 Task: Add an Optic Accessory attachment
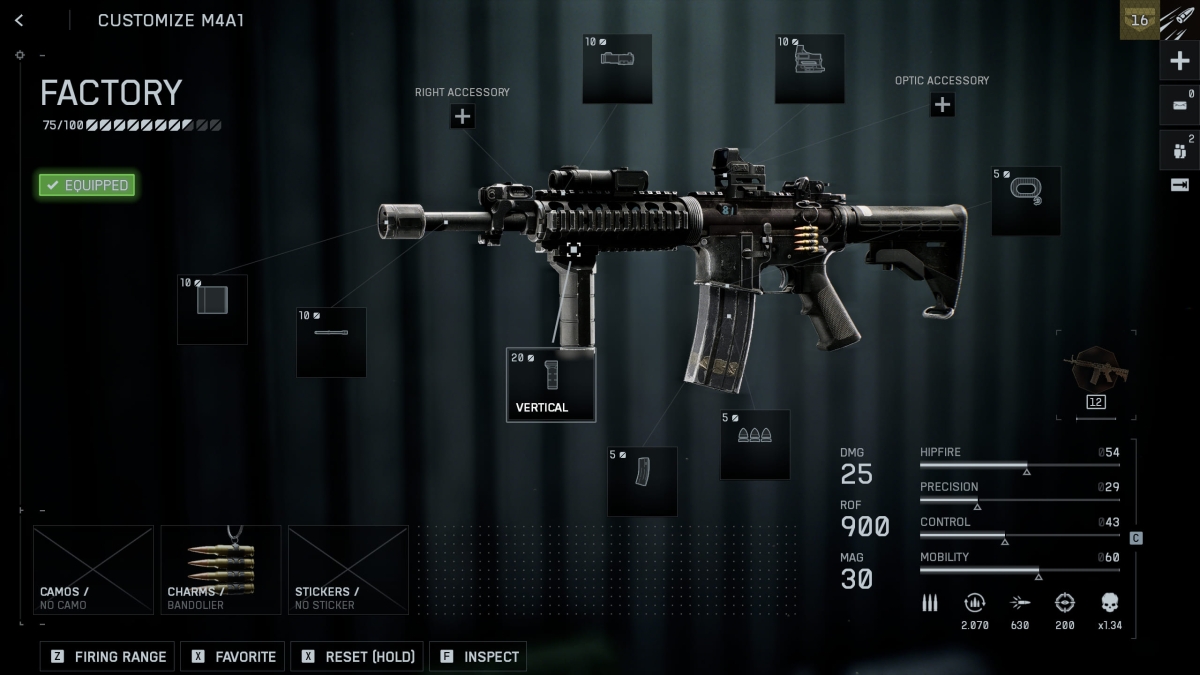pyautogui.click(x=942, y=104)
